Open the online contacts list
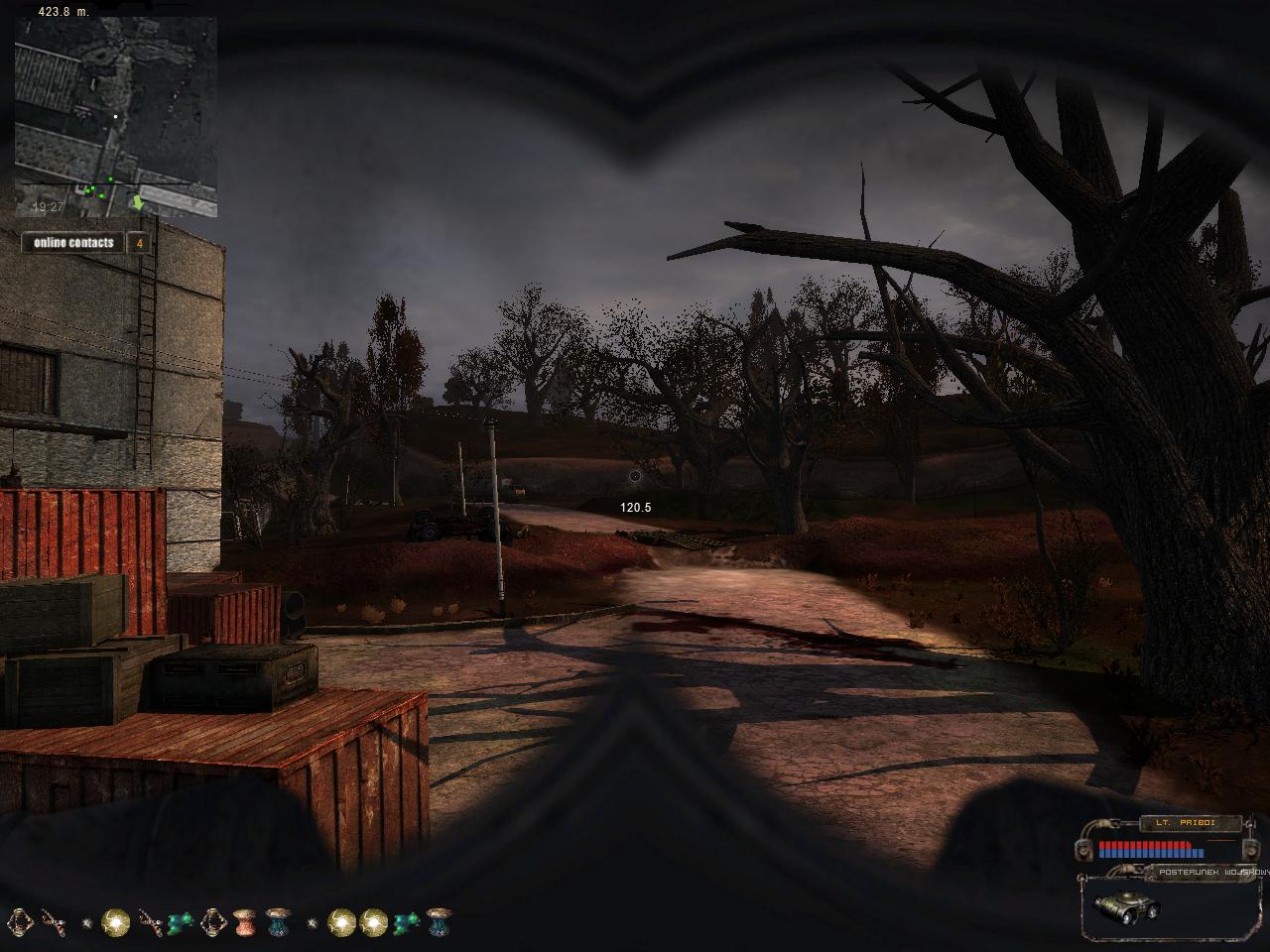 point(74,243)
